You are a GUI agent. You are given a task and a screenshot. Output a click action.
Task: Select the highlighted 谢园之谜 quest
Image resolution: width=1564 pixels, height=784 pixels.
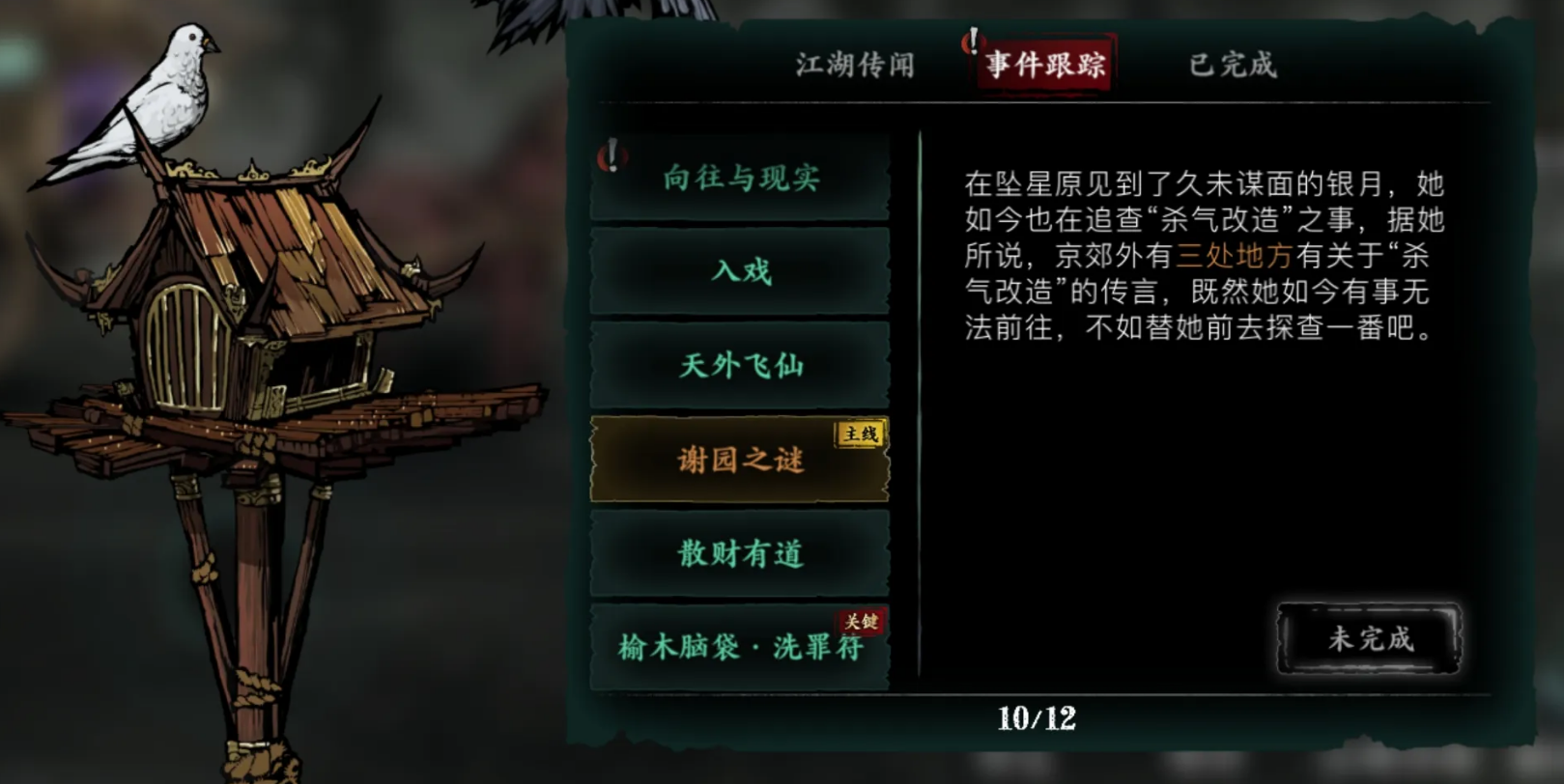pos(740,462)
